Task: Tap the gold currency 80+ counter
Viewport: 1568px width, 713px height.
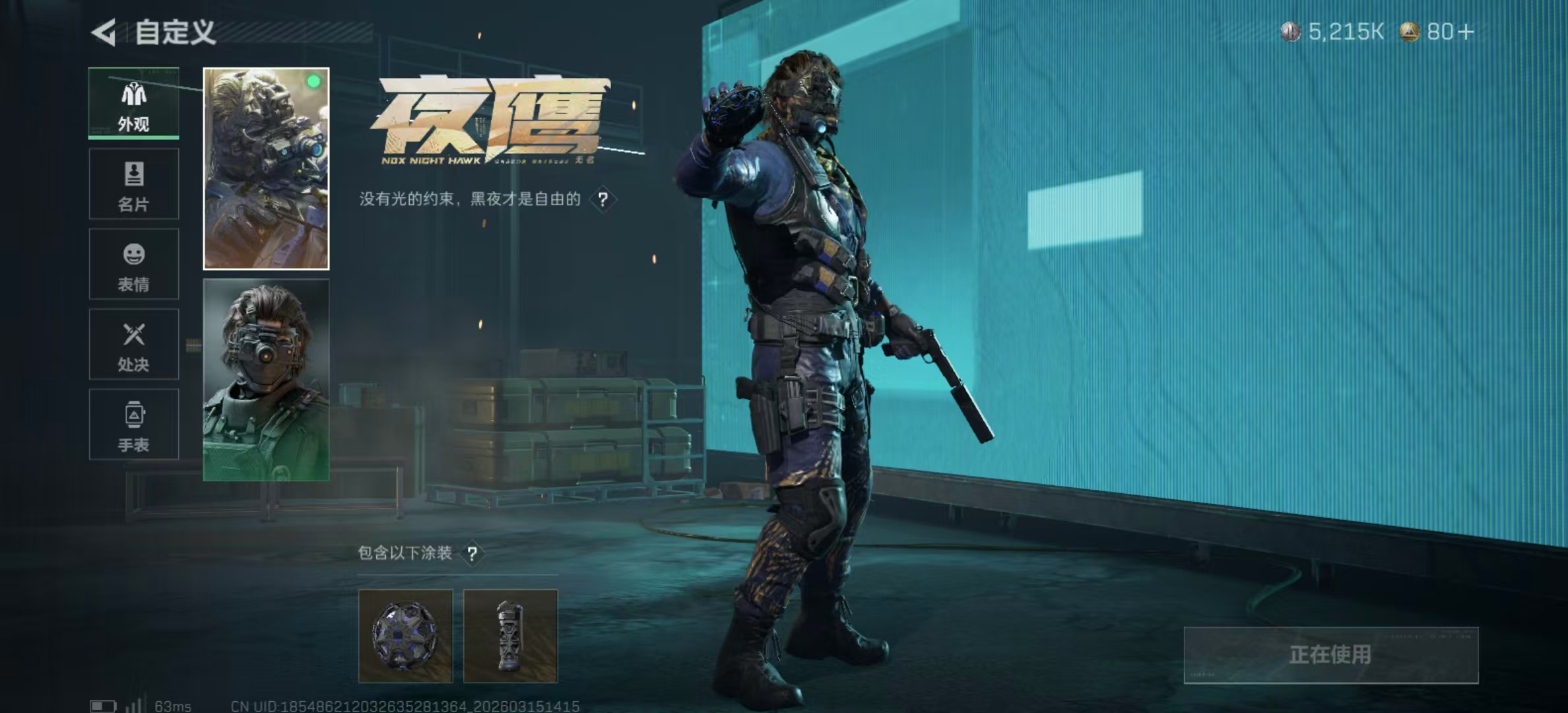Action: point(1437,32)
